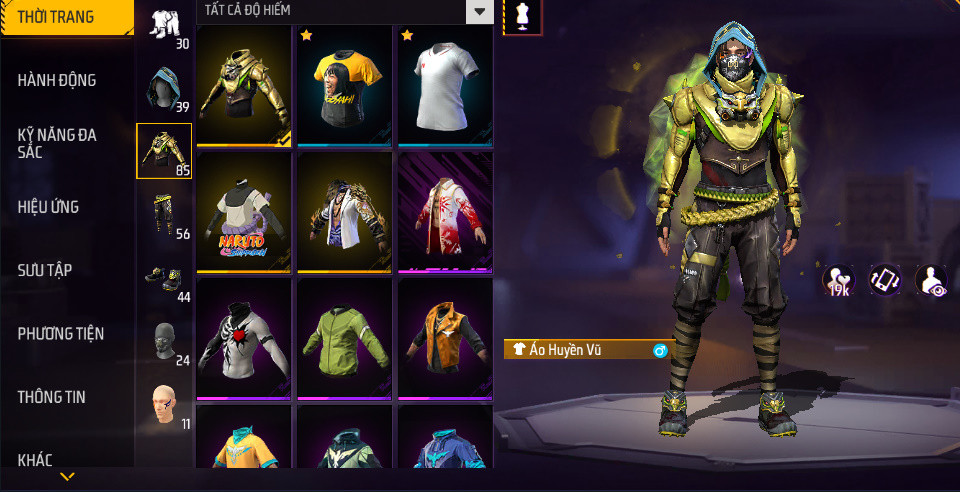Select the plain white t-shirt
The width and height of the screenshot is (960, 492).
pos(445,86)
